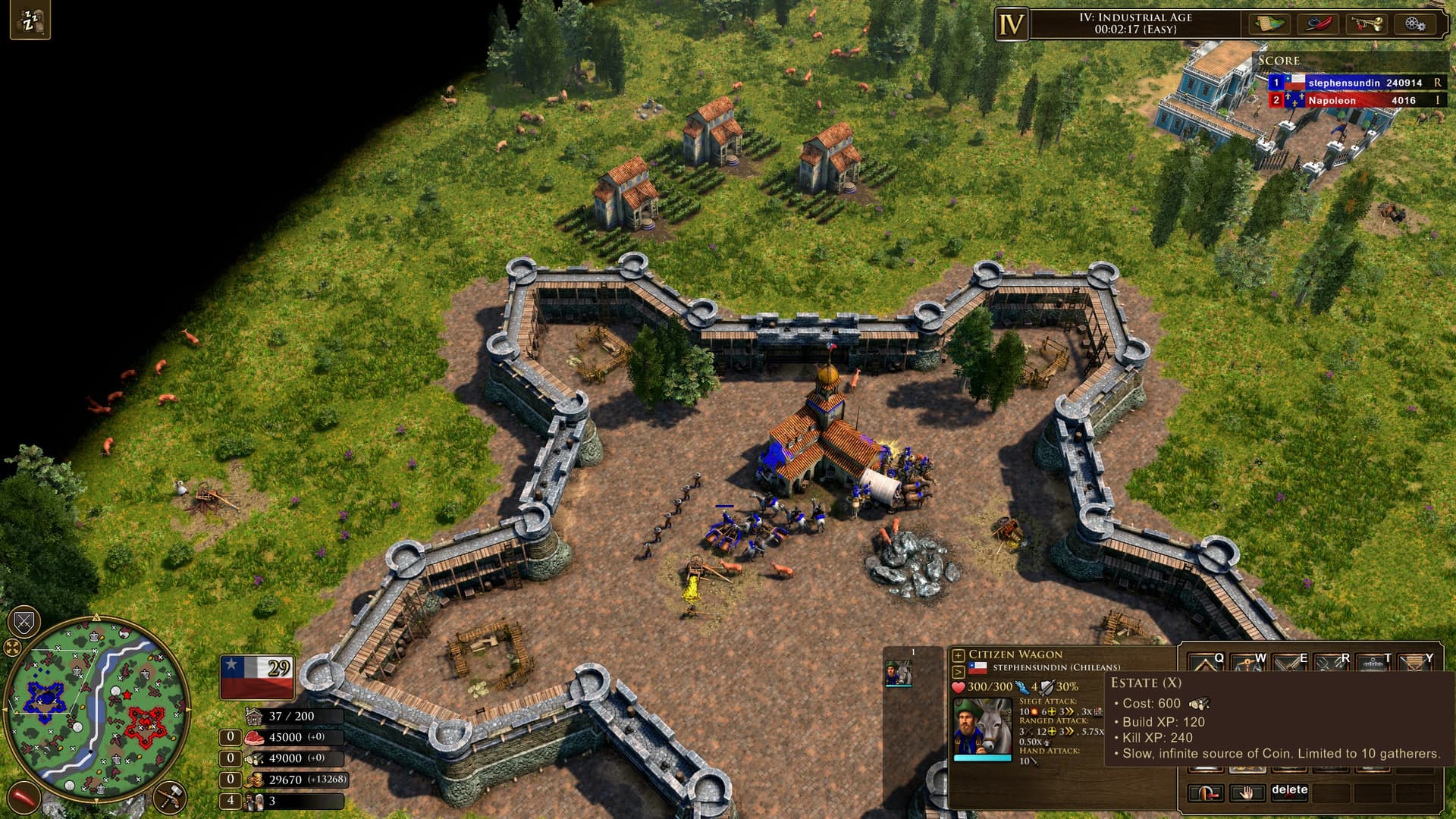Select the idle unit Zz button
The width and height of the screenshot is (1456, 819).
pyautogui.click(x=30, y=22)
